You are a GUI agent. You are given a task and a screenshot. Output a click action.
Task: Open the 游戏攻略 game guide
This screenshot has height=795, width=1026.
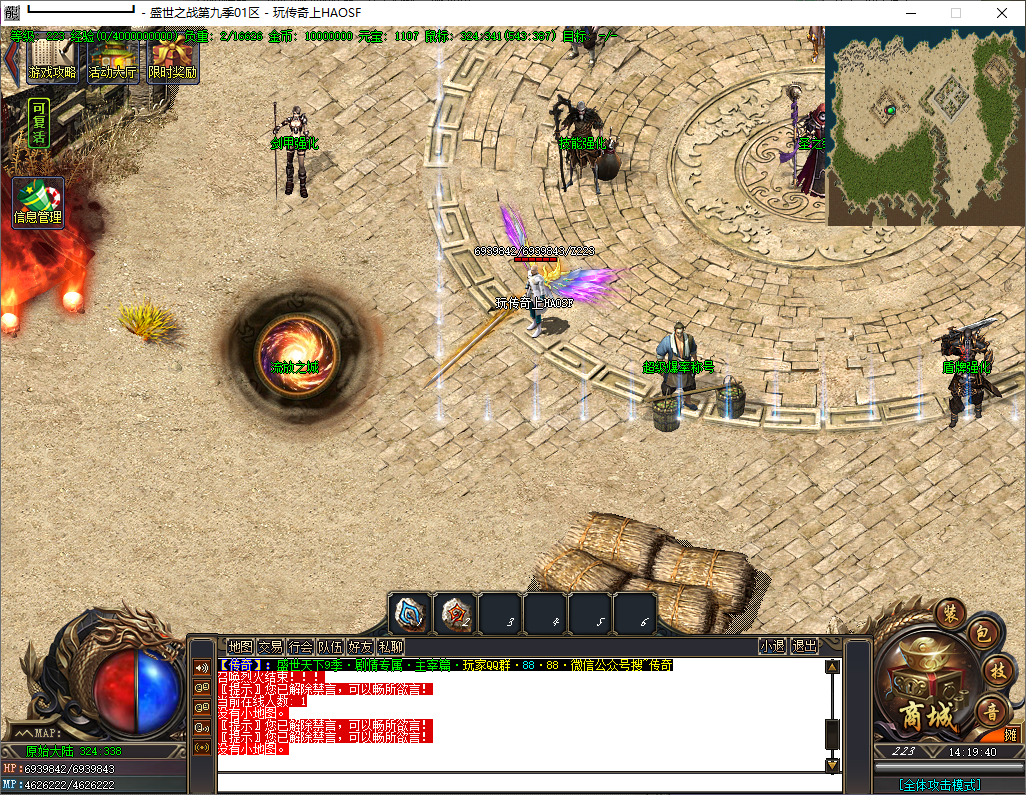coord(52,61)
